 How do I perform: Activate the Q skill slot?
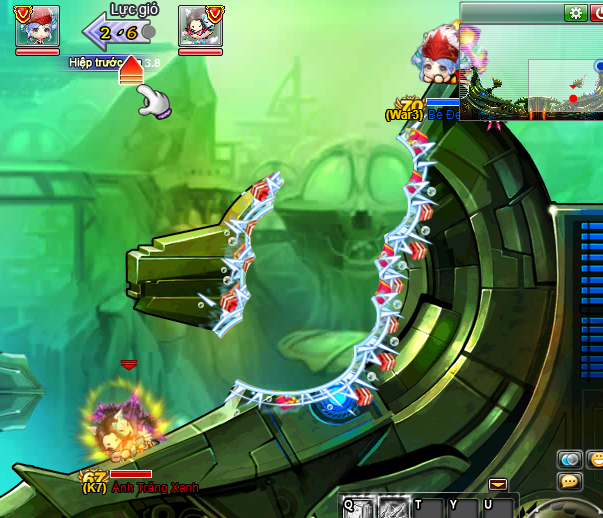tap(357, 507)
